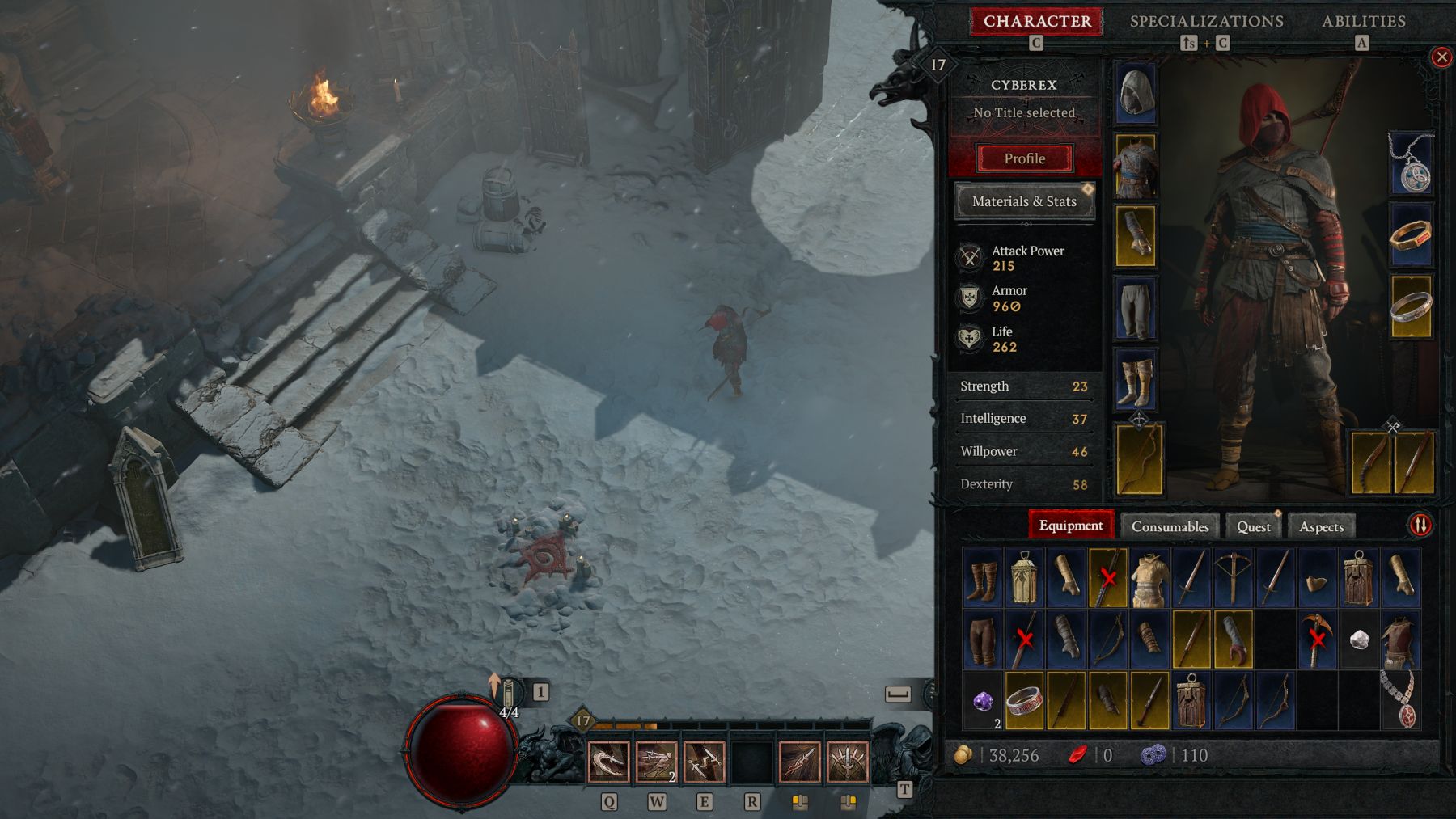Open the player Profile
The width and height of the screenshot is (1456, 819).
pos(1024,158)
